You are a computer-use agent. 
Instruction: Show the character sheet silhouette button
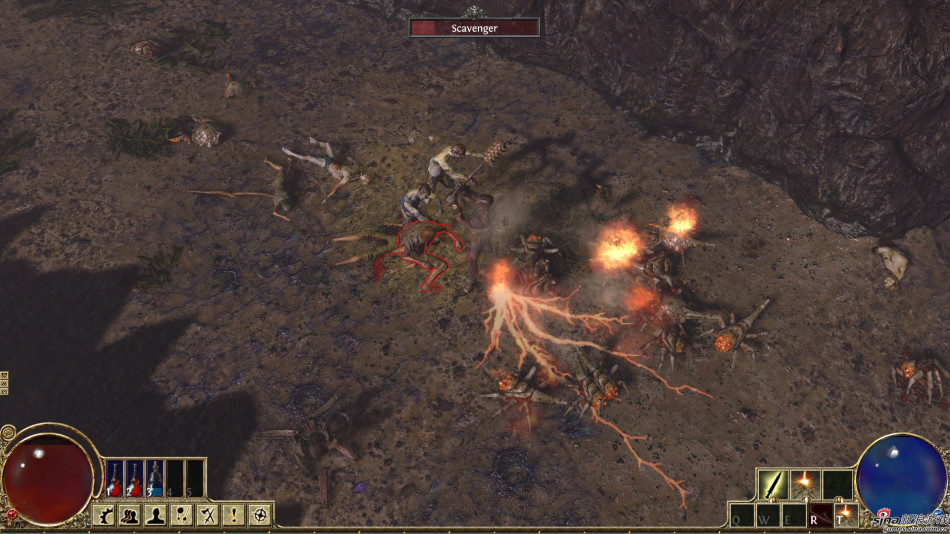[x=155, y=515]
